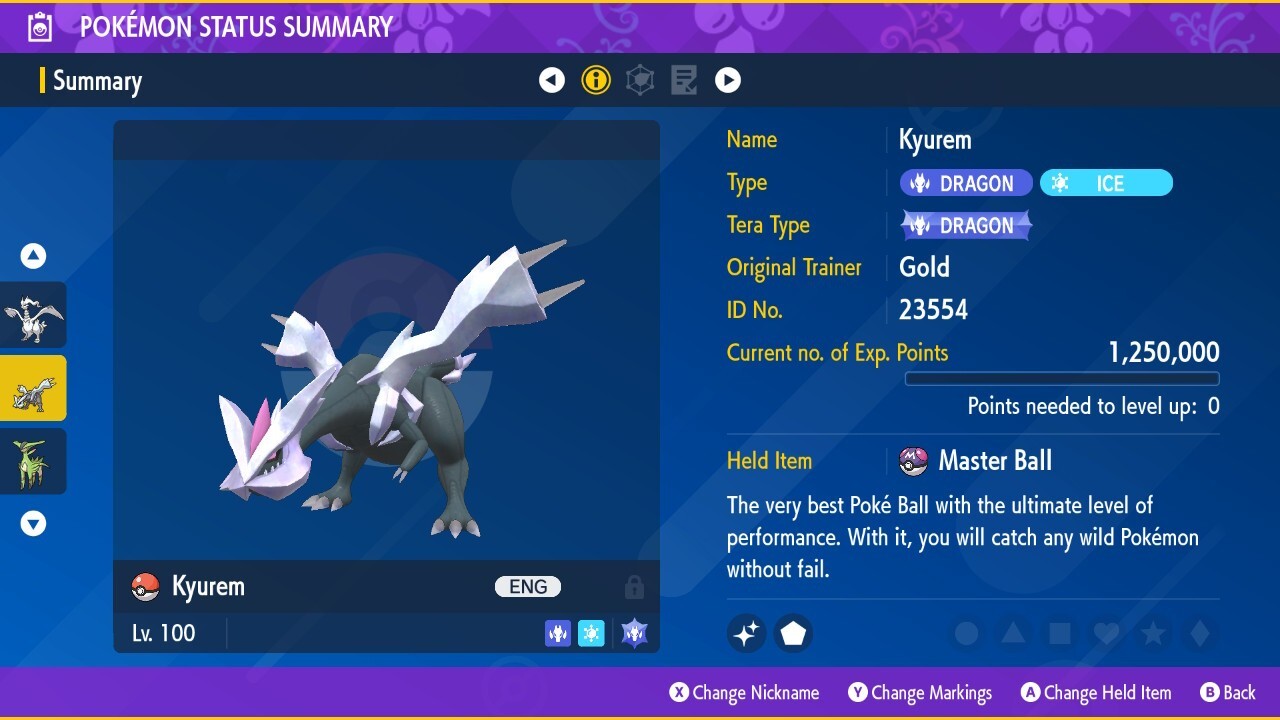Click the ENG language tag
1280x720 pixels.
(527, 586)
